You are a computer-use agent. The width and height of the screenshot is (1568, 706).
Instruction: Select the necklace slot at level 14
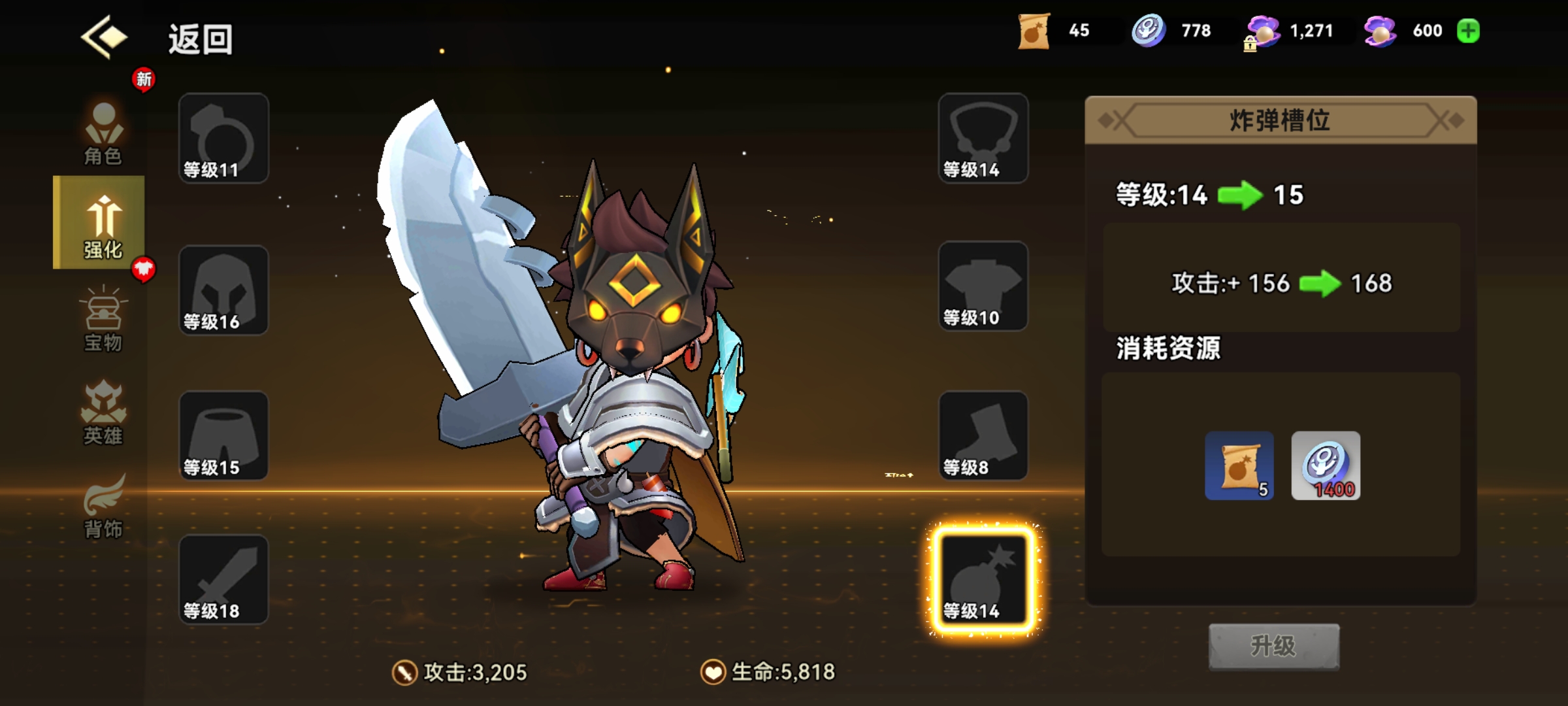pyautogui.click(x=983, y=138)
